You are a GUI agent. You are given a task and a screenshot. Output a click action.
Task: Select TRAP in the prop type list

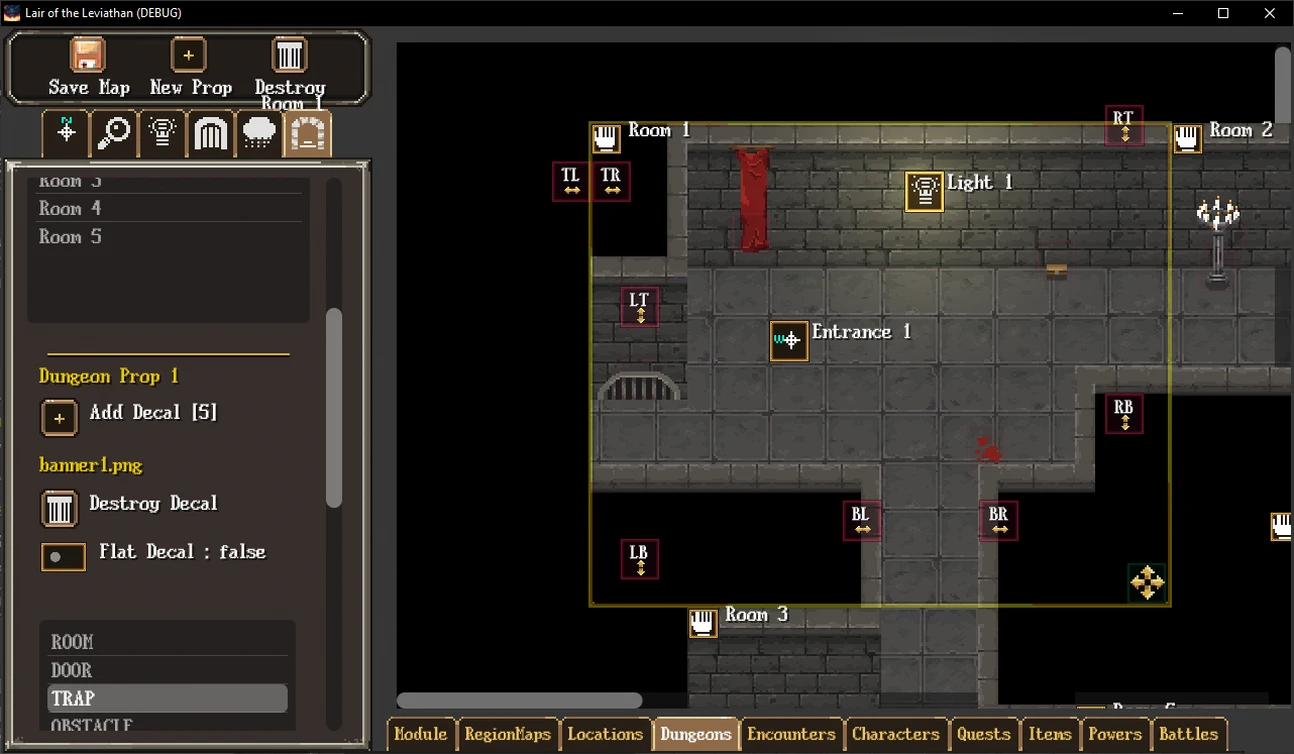pyautogui.click(x=73, y=698)
